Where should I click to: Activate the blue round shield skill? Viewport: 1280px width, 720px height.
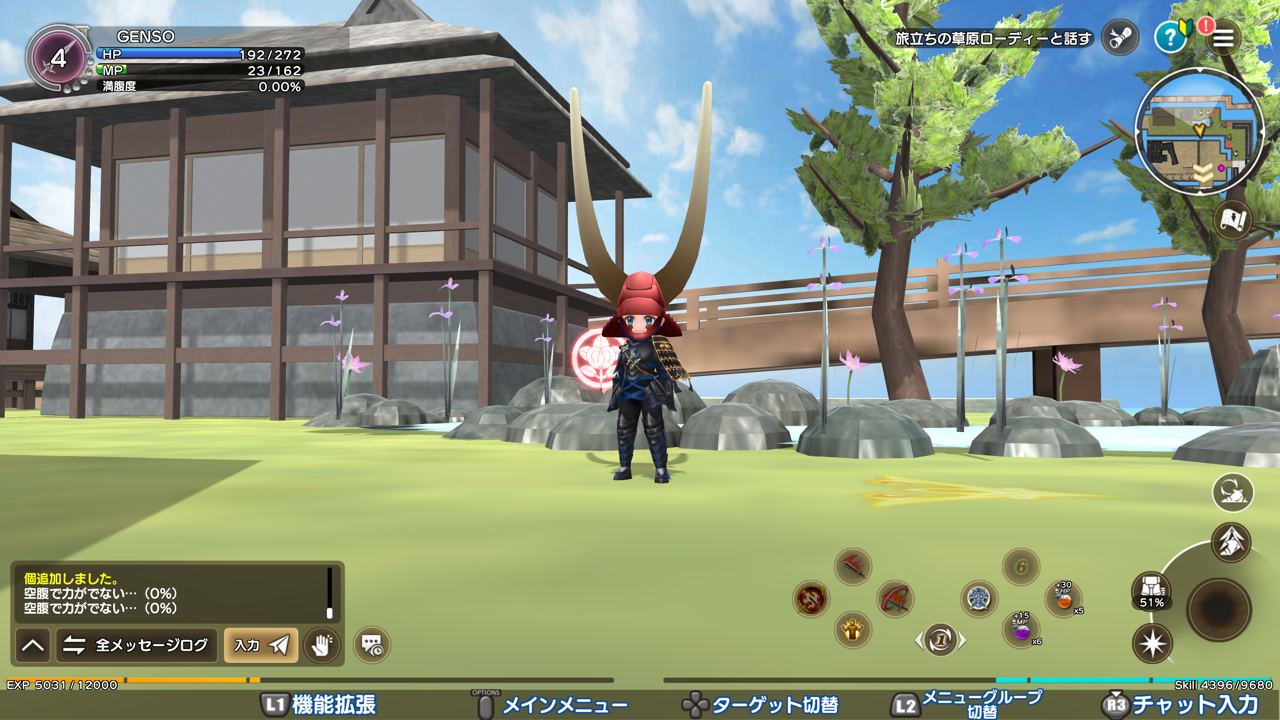pyautogui.click(x=979, y=599)
